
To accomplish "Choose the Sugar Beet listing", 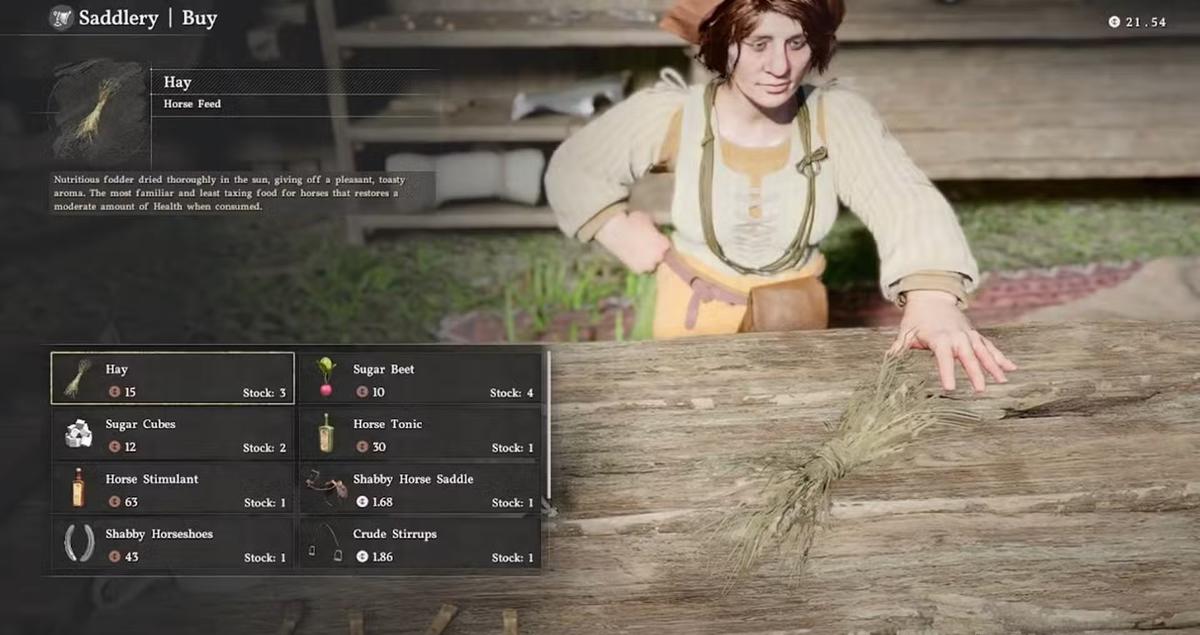I will [420, 379].
